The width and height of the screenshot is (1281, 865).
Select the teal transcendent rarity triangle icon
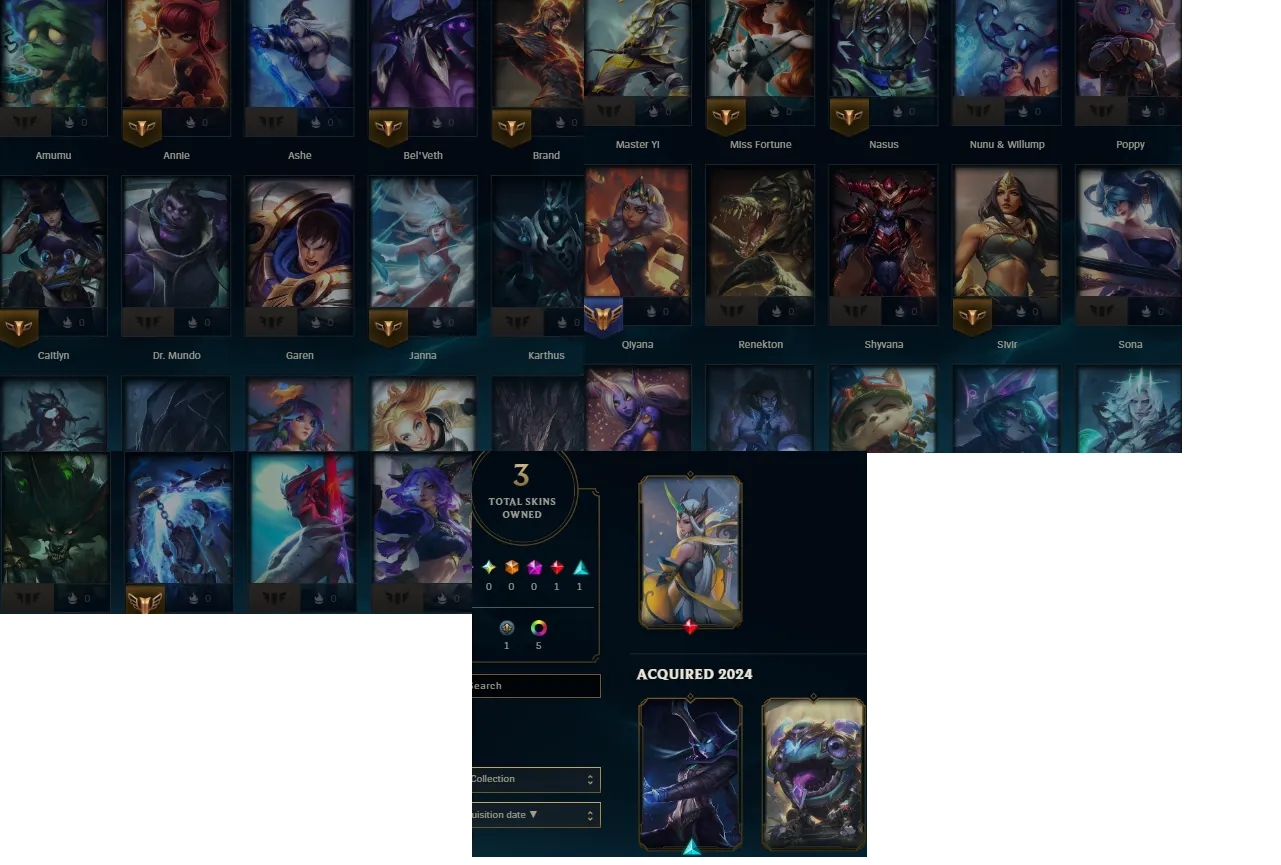578,568
